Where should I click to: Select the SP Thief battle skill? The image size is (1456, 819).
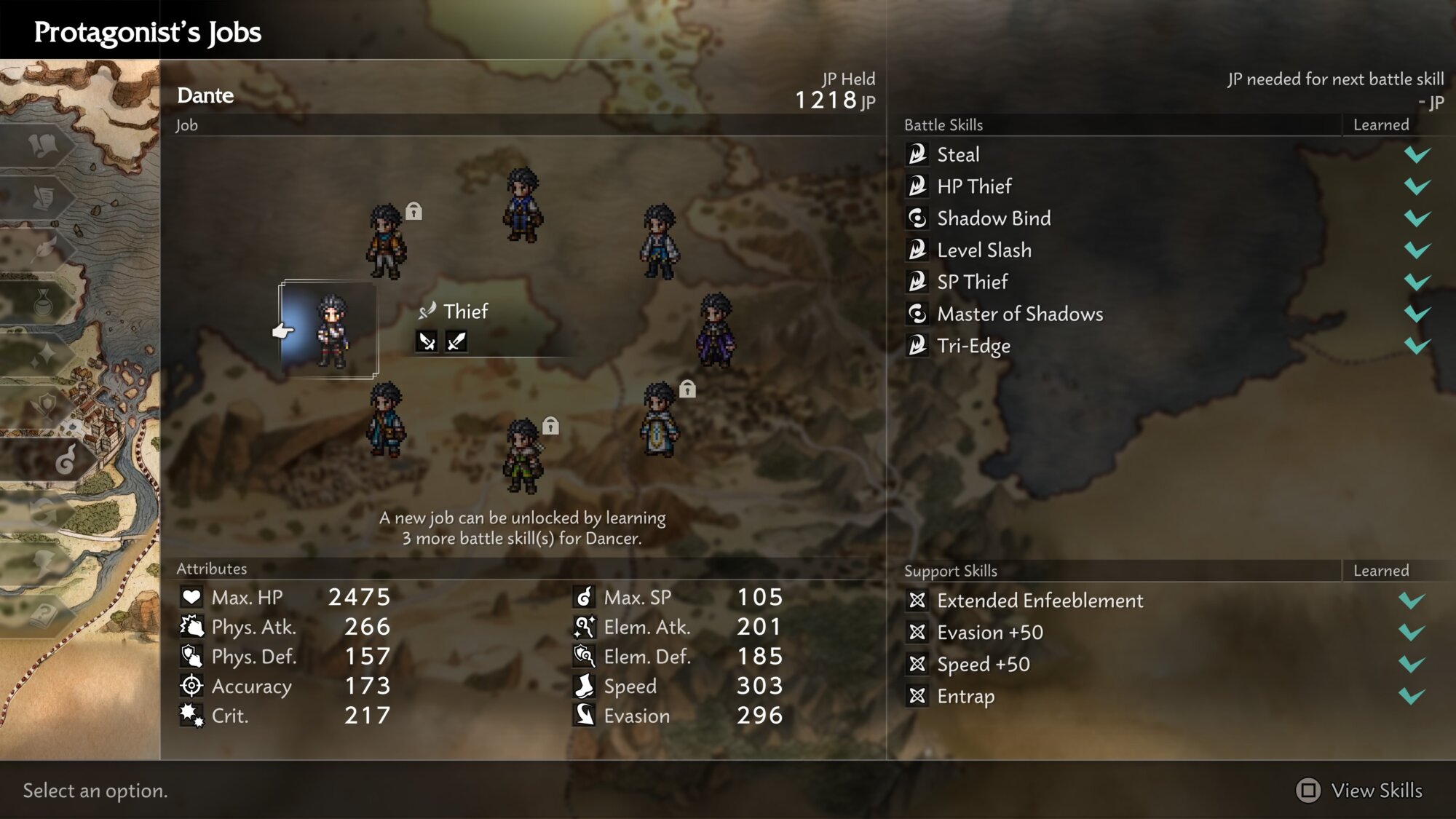click(973, 282)
